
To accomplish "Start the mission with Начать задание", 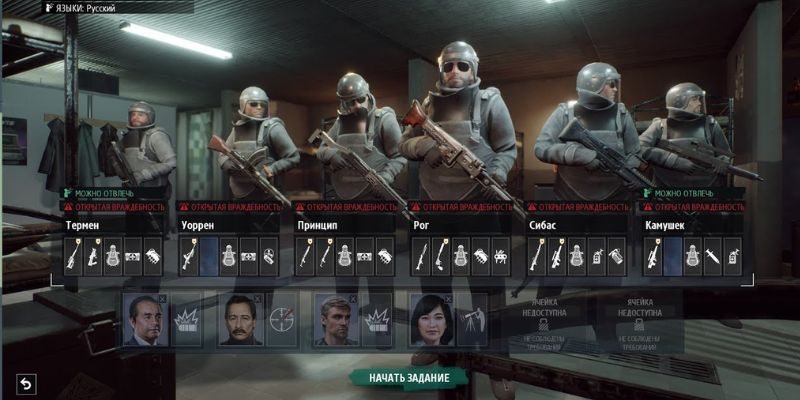I will click(x=408, y=378).
